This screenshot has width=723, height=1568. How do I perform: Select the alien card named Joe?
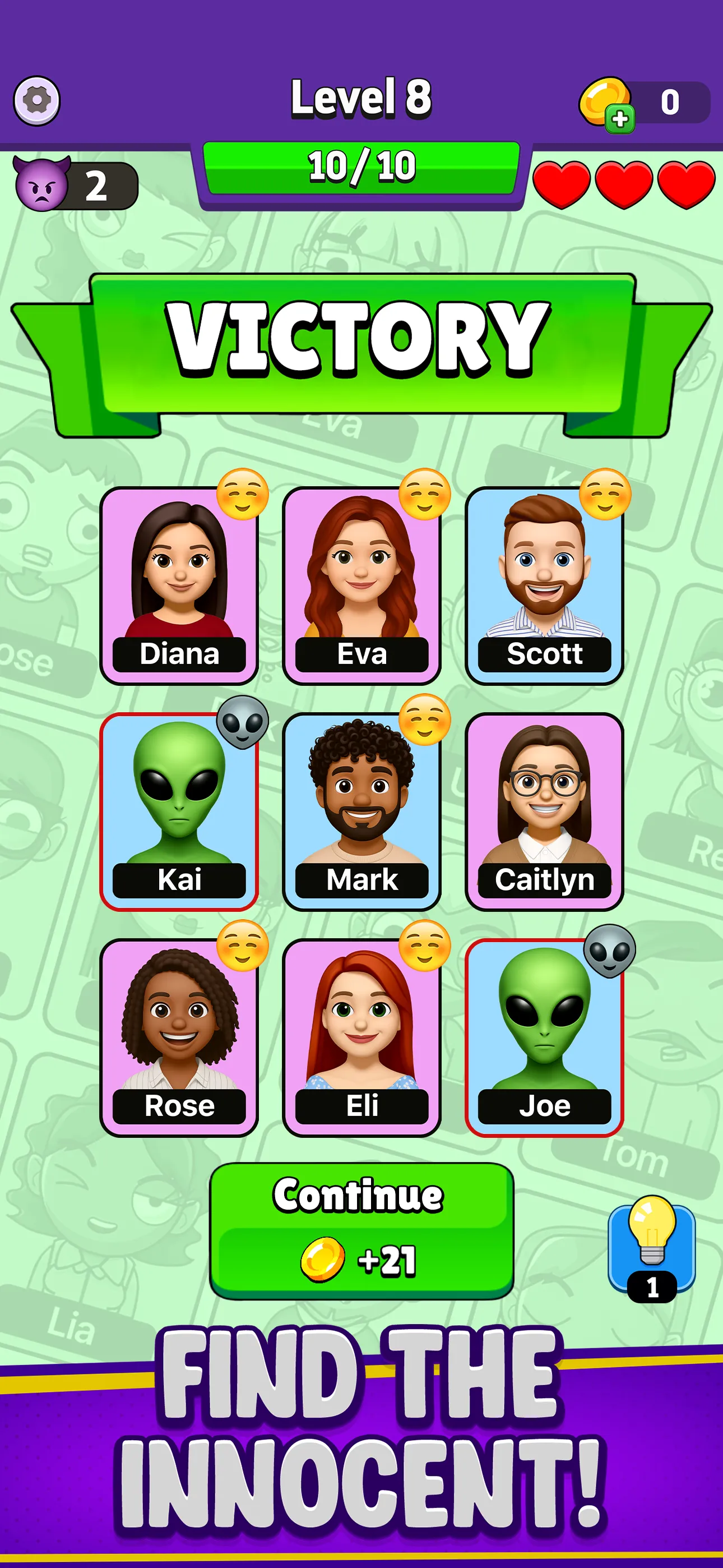point(544,1037)
